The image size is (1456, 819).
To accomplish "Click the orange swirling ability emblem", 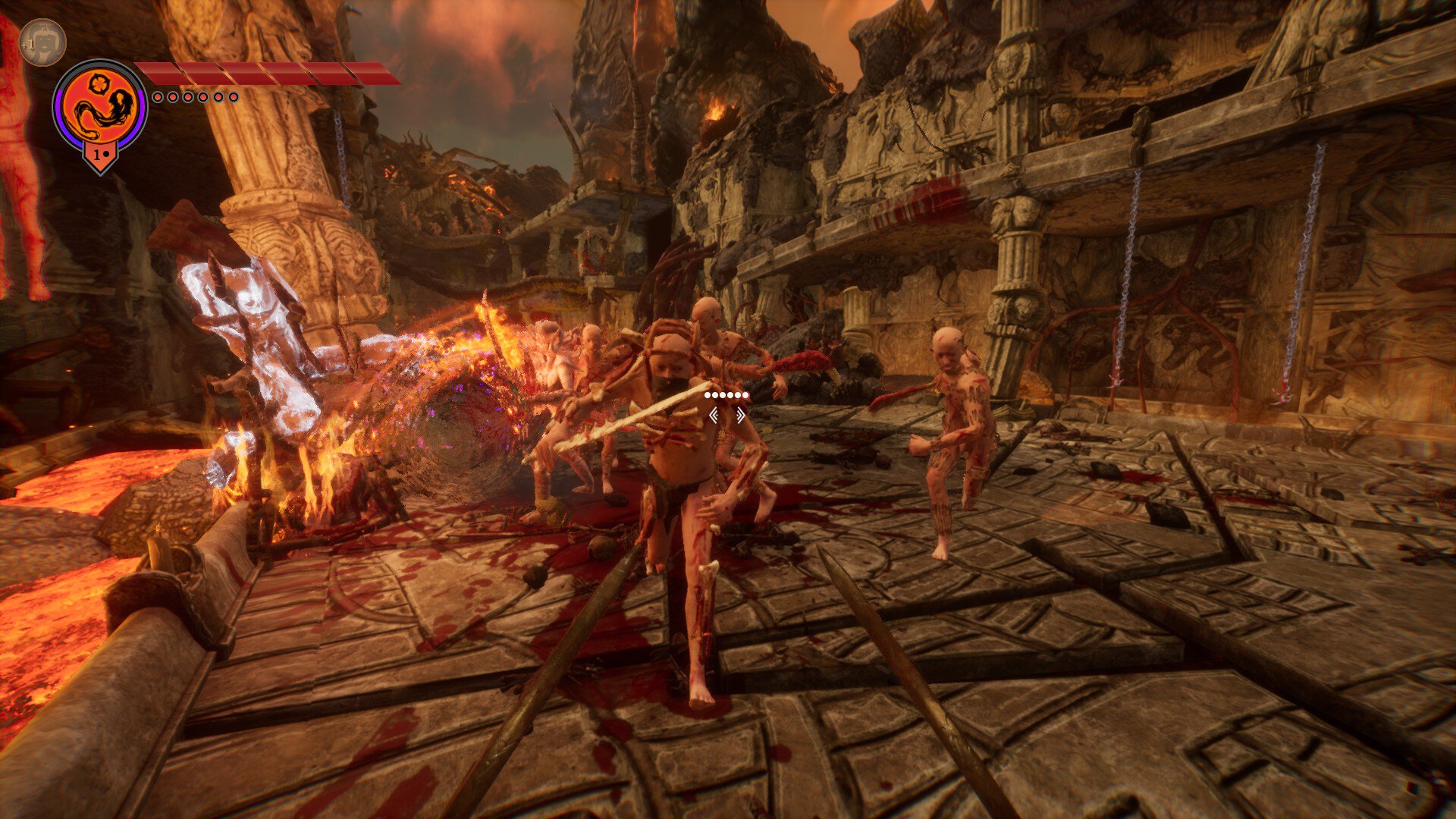I will pos(100,107).
